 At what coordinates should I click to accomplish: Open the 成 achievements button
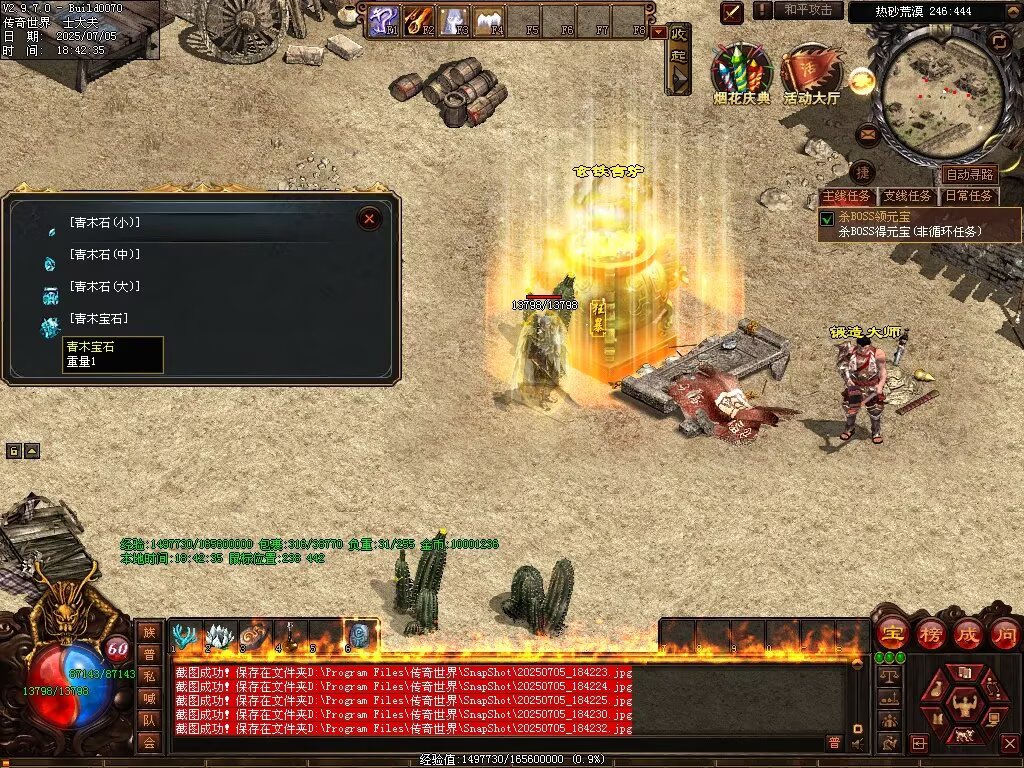pyautogui.click(x=968, y=633)
